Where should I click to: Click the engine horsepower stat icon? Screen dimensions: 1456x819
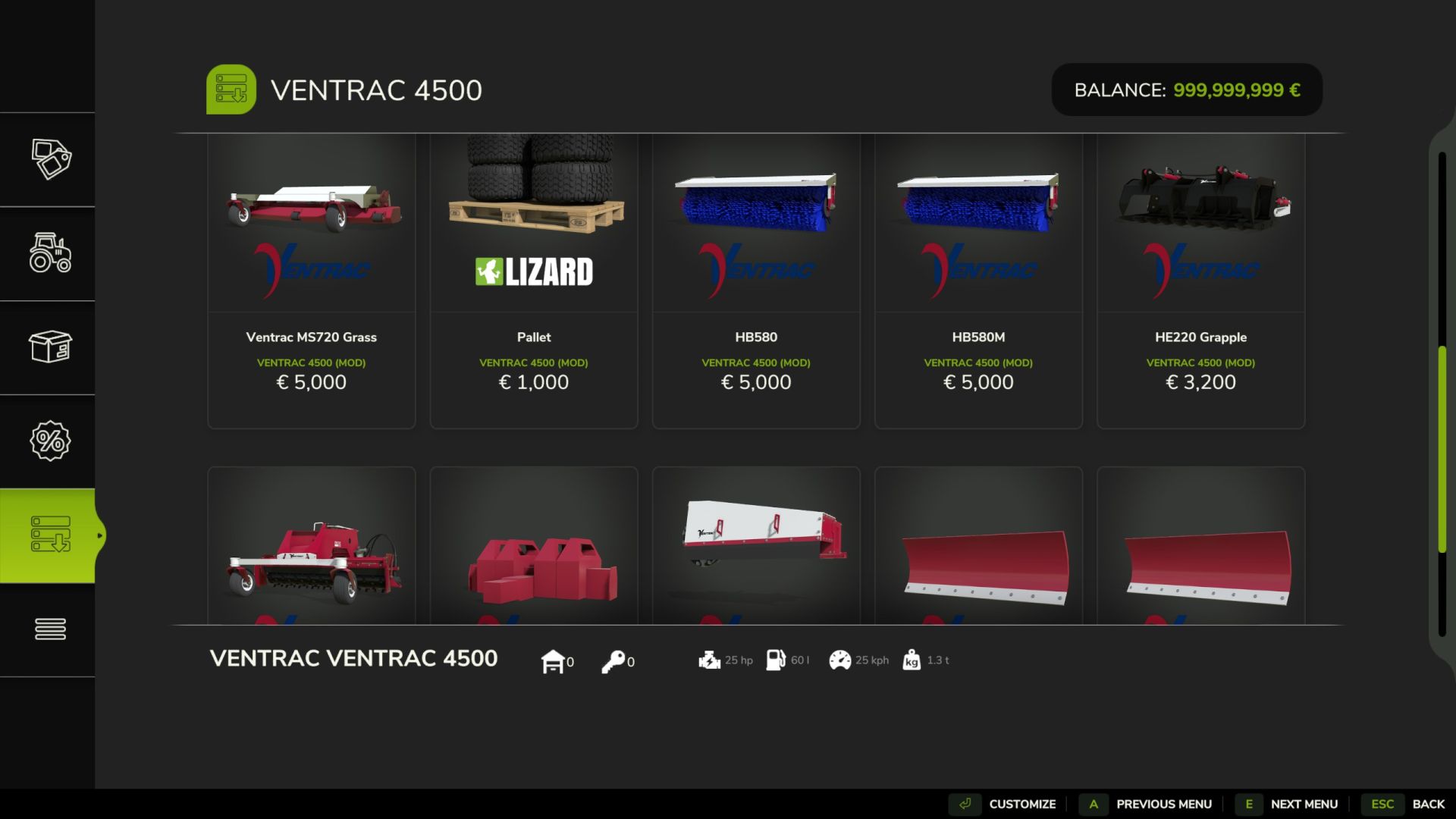(x=708, y=660)
